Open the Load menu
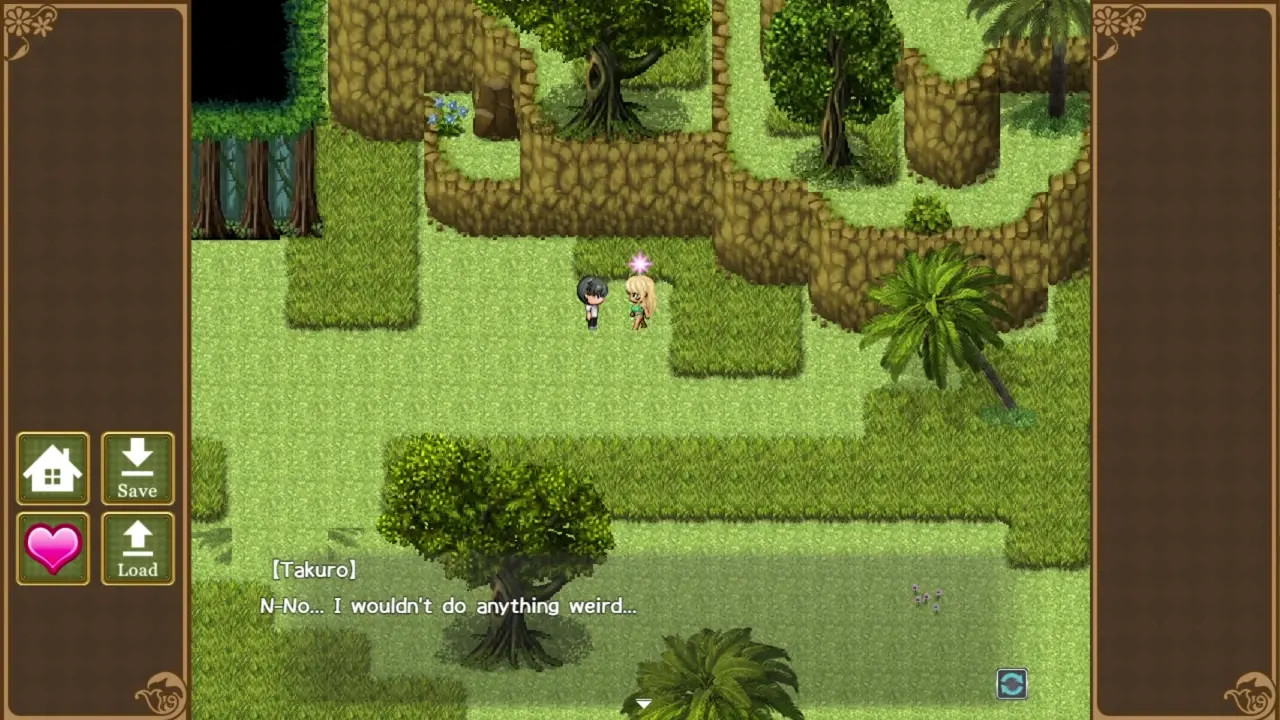Viewport: 1280px width, 720px height. [x=137, y=548]
